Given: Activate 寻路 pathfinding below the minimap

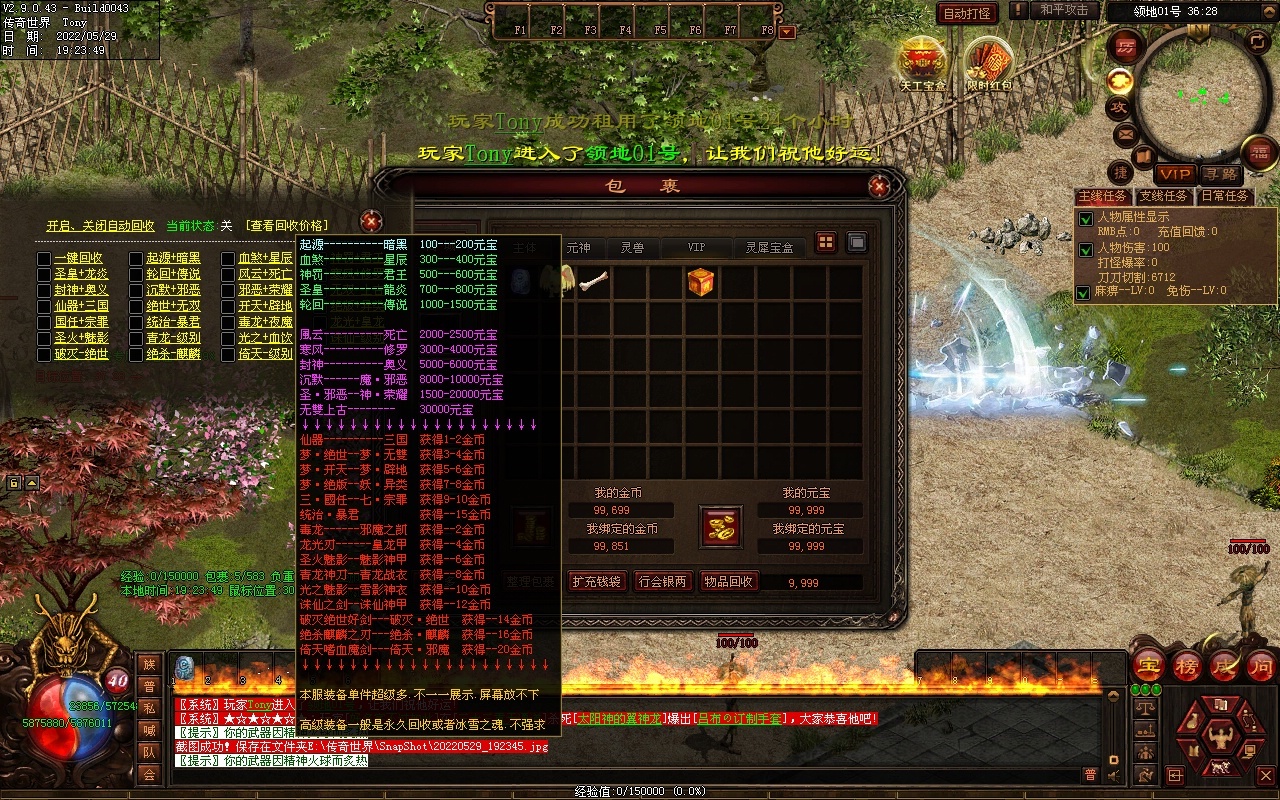Looking at the screenshot, I should pos(1219,175).
